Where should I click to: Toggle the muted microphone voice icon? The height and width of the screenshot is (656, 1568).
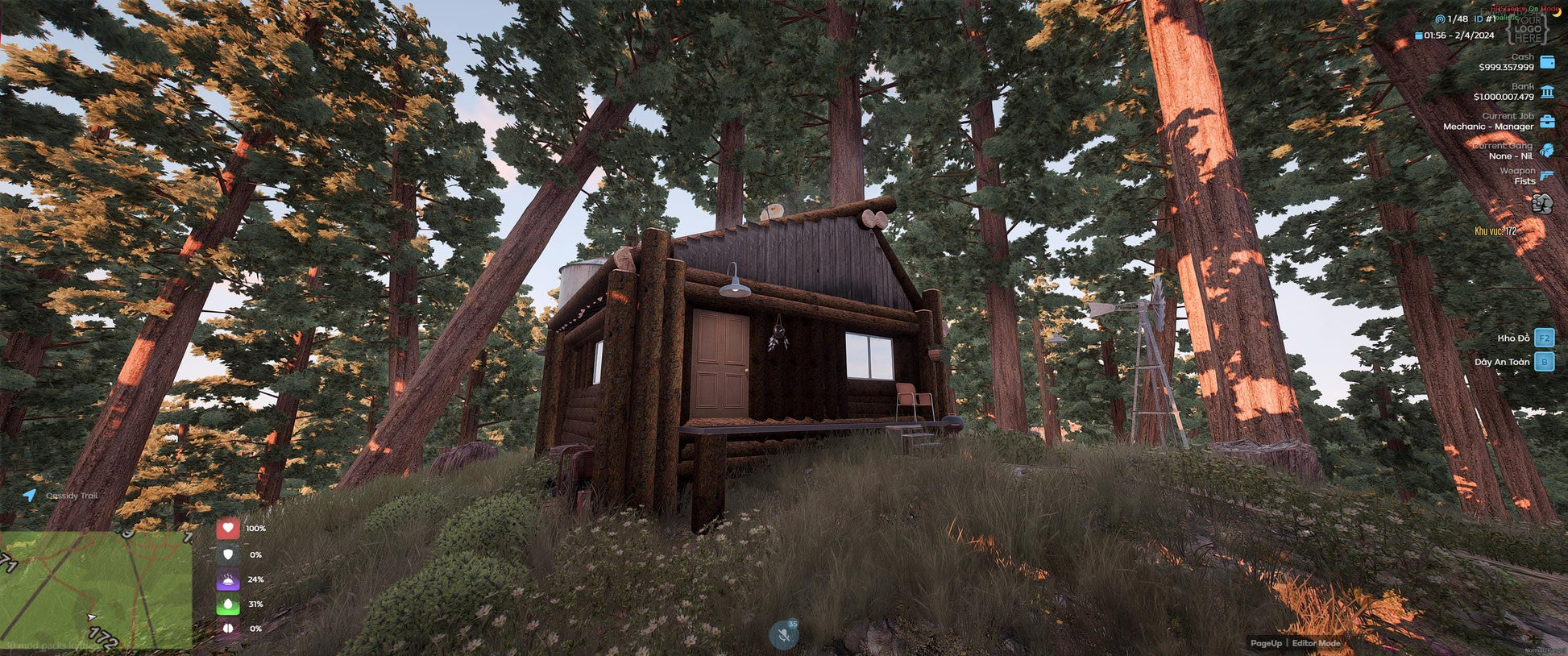tap(783, 635)
